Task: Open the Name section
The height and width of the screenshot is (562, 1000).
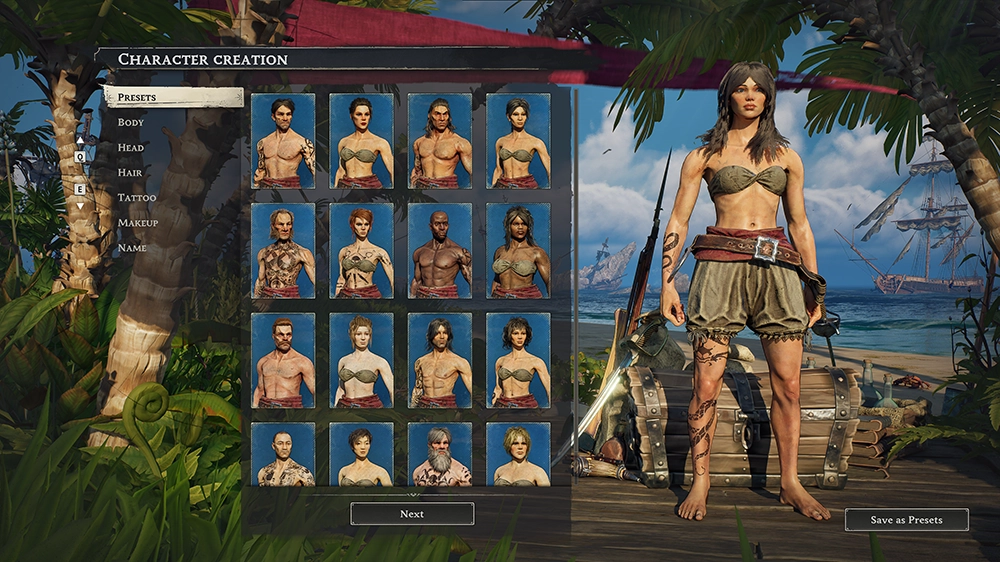Action: click(132, 247)
